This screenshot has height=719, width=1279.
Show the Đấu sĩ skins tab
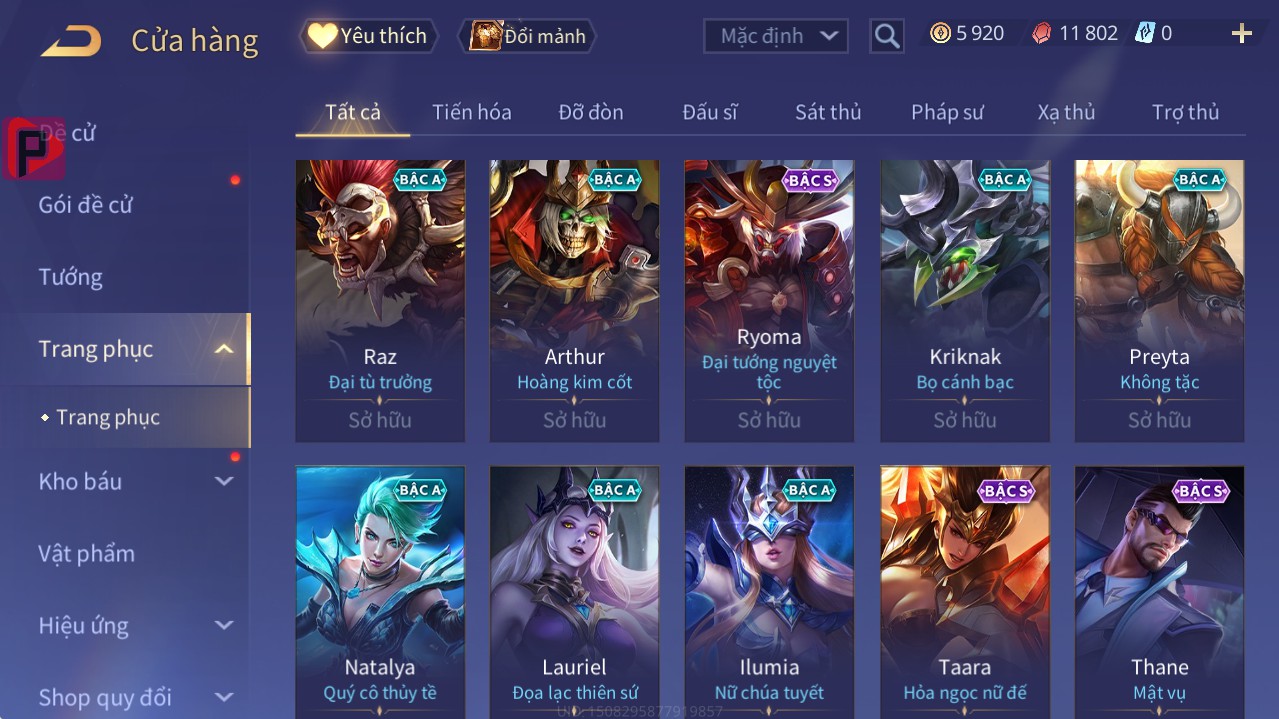coord(709,112)
